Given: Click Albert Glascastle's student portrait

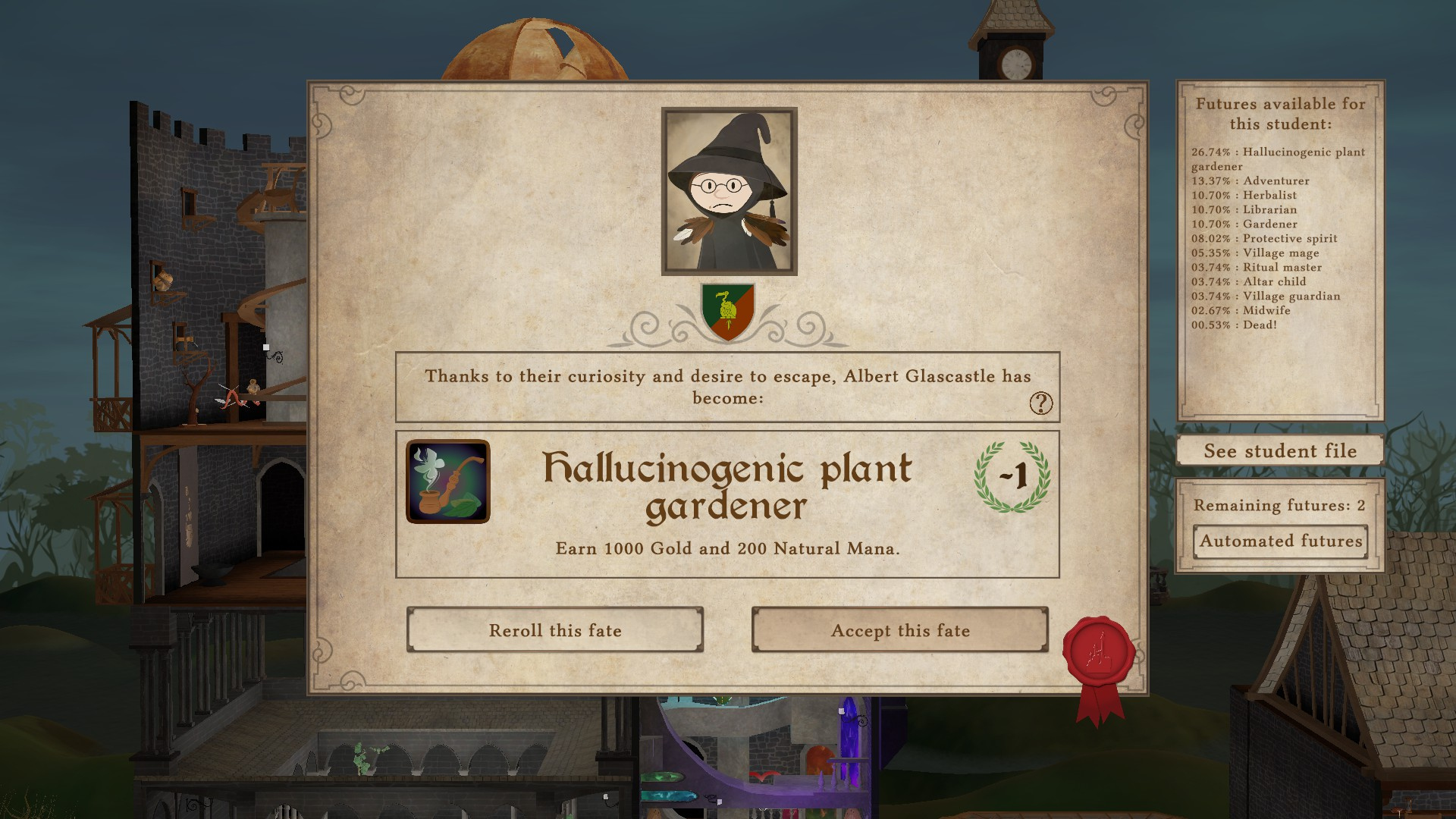Looking at the screenshot, I should (729, 191).
